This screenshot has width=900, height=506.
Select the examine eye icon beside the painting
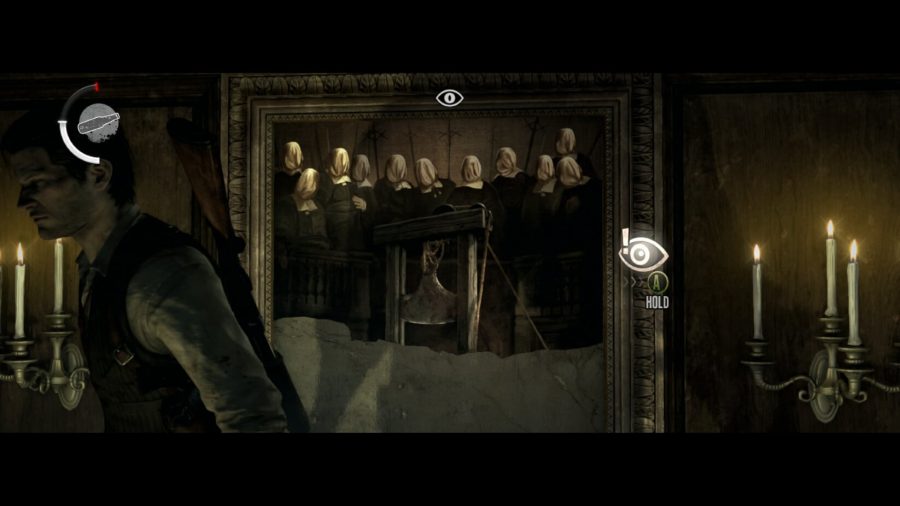(644, 254)
